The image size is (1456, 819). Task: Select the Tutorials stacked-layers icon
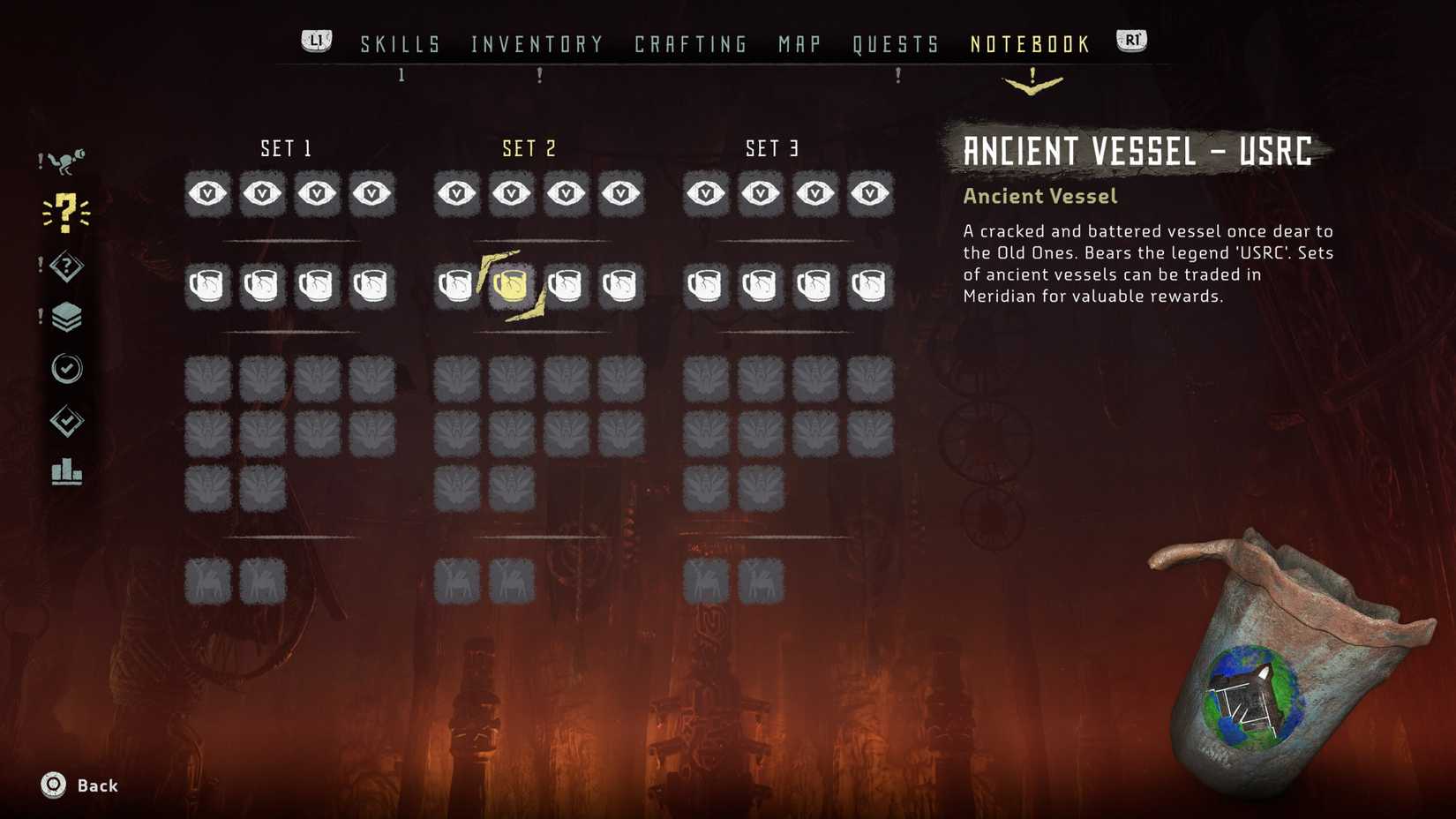pyautogui.click(x=69, y=316)
